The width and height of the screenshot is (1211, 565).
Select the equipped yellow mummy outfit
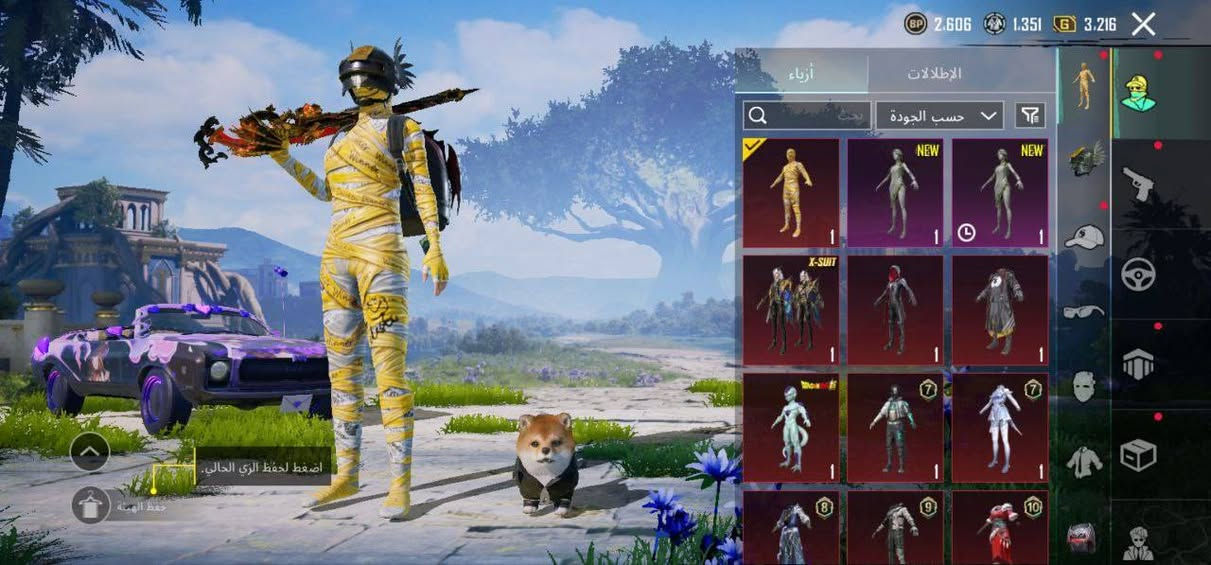791,193
